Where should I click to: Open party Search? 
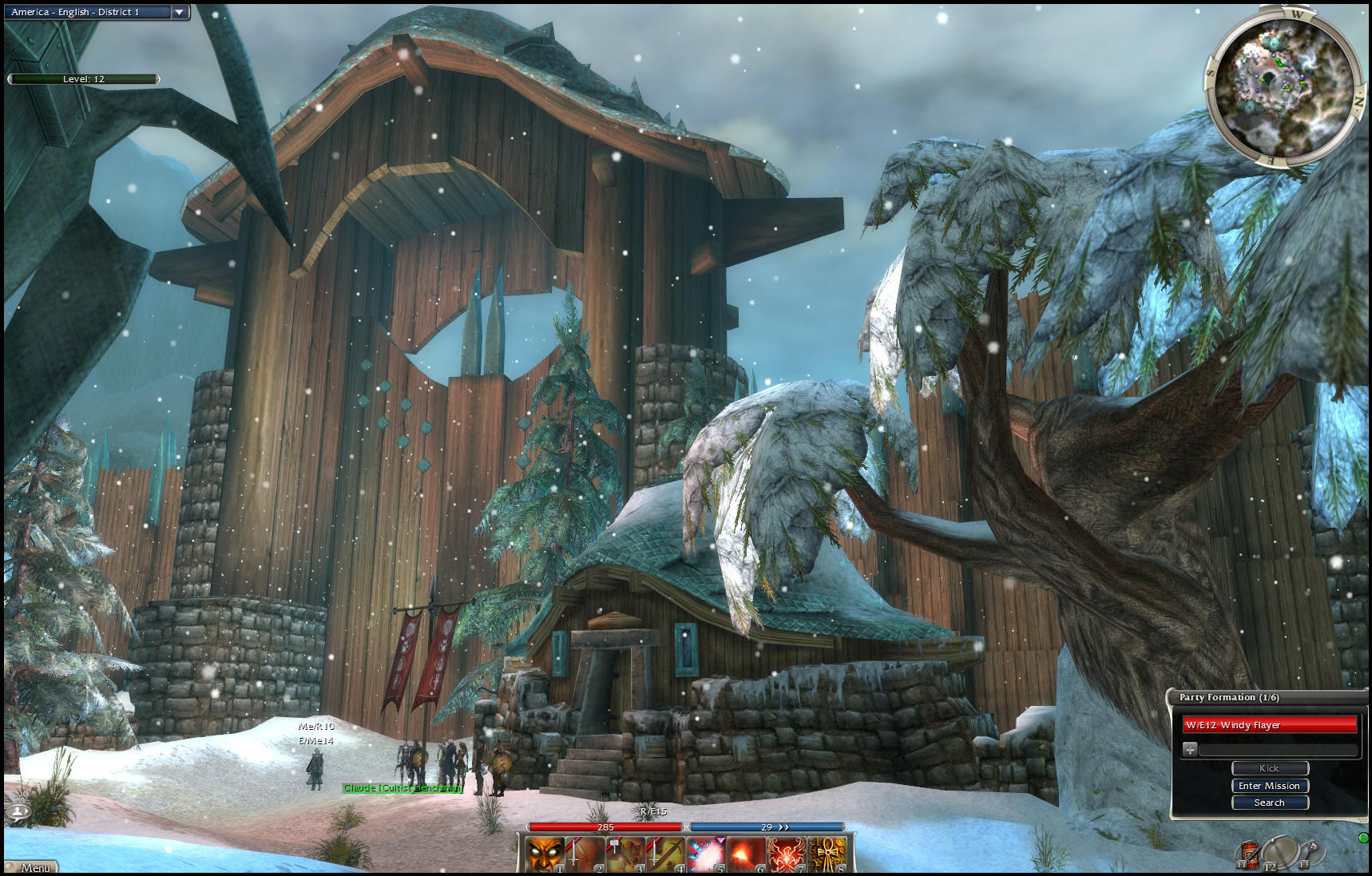pyautogui.click(x=1269, y=803)
